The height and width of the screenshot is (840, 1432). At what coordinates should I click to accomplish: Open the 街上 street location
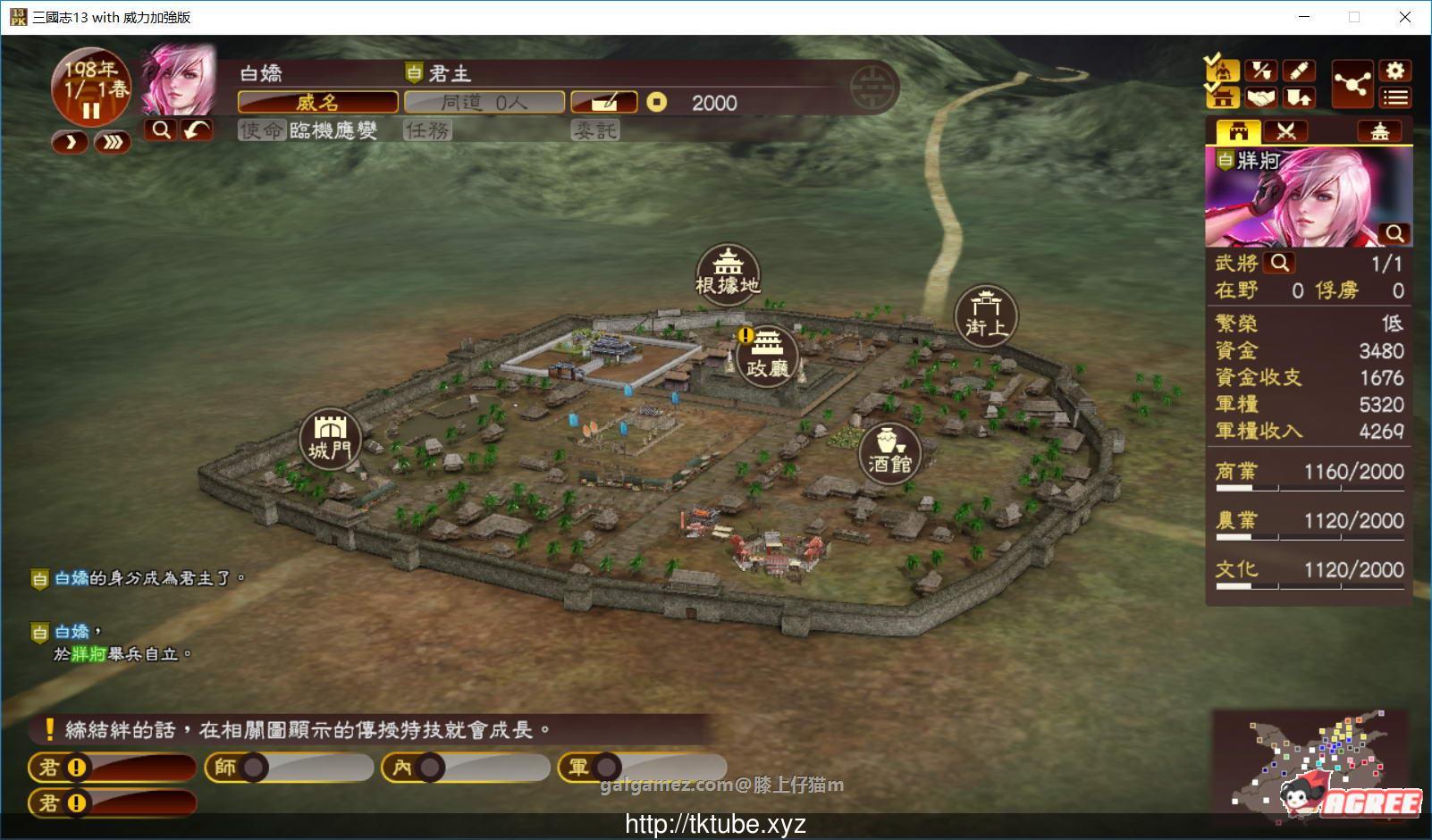(986, 313)
